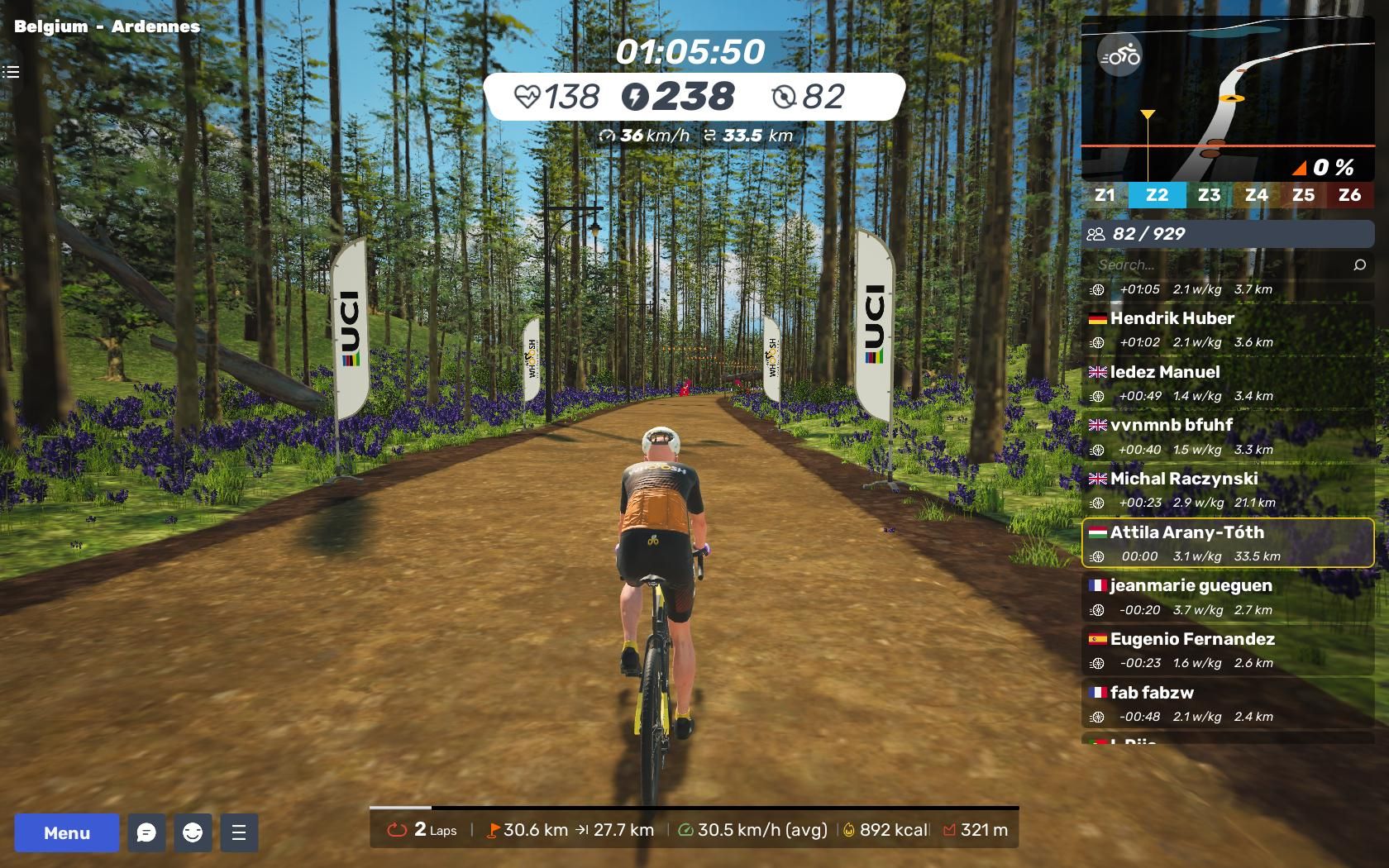Toggle the list icon under the world name
Image resolution: width=1389 pixels, height=868 pixels.
click(11, 72)
